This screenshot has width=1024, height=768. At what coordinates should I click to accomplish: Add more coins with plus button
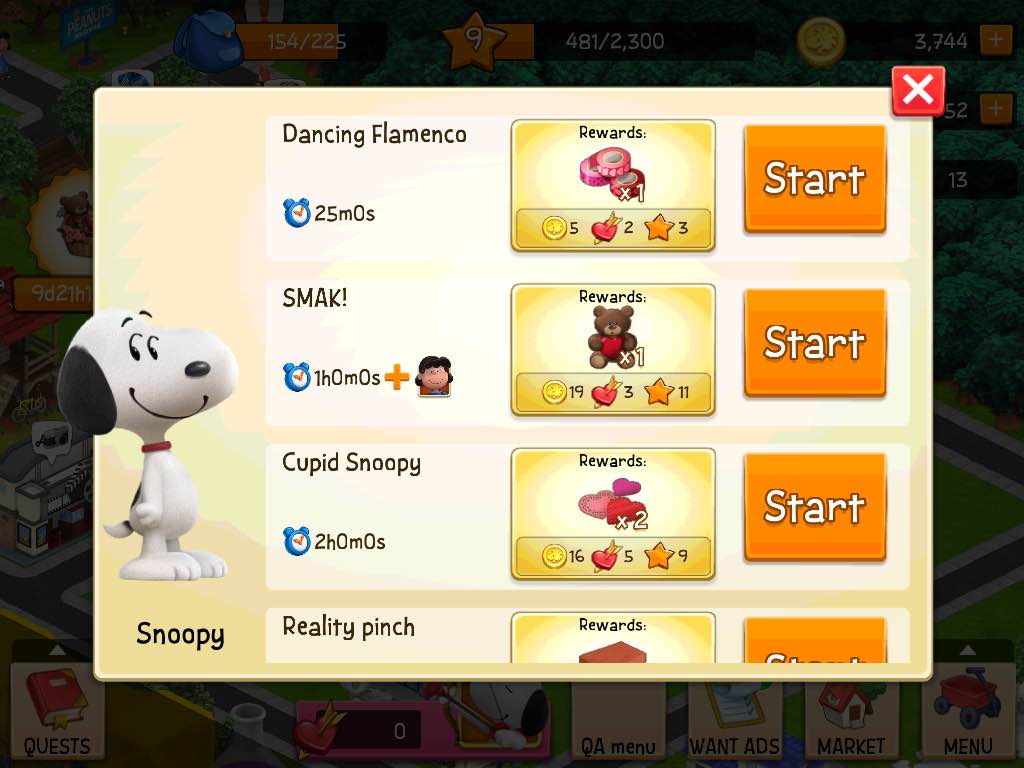(x=996, y=41)
